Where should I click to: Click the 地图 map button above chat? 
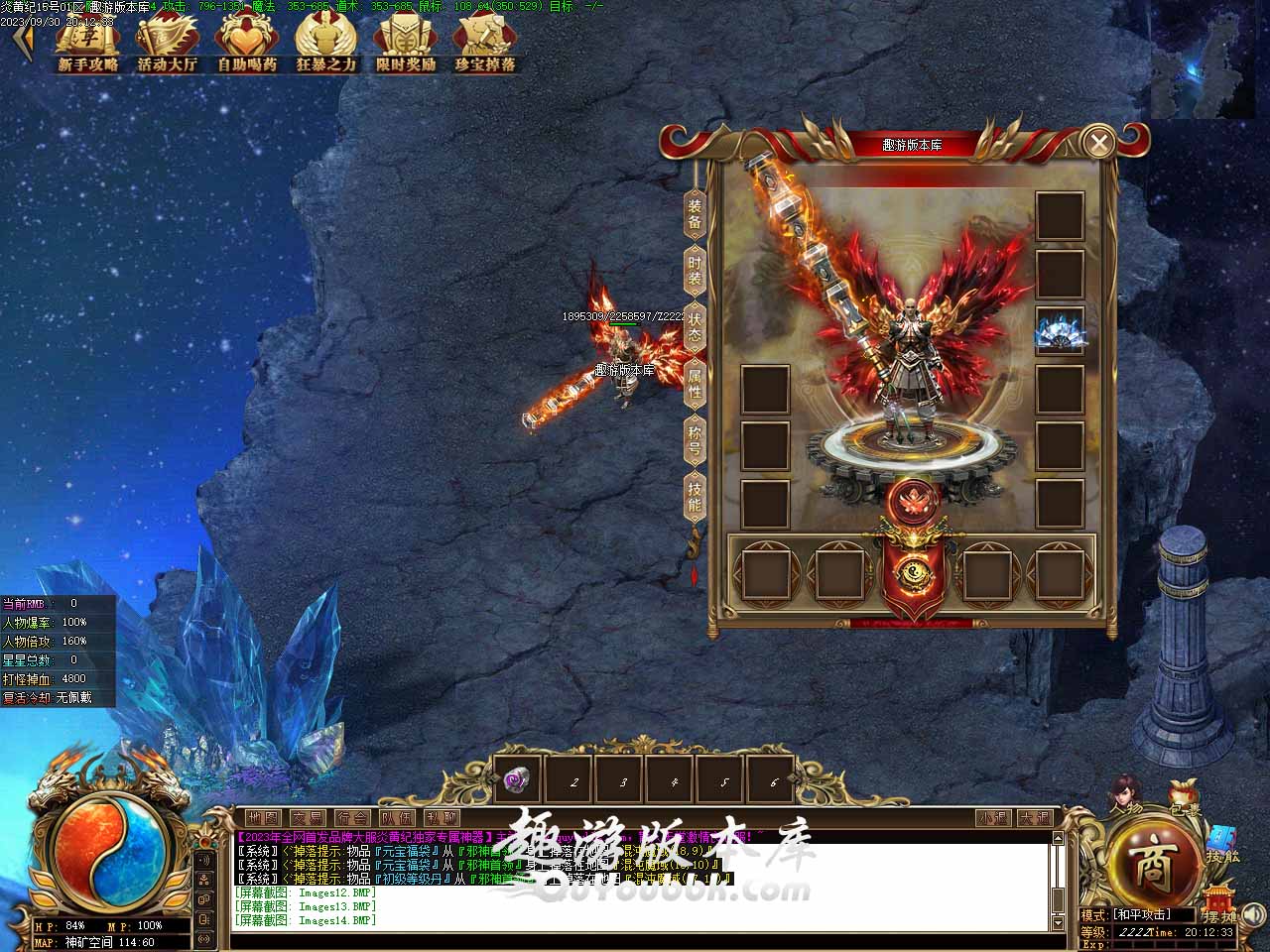point(263,818)
